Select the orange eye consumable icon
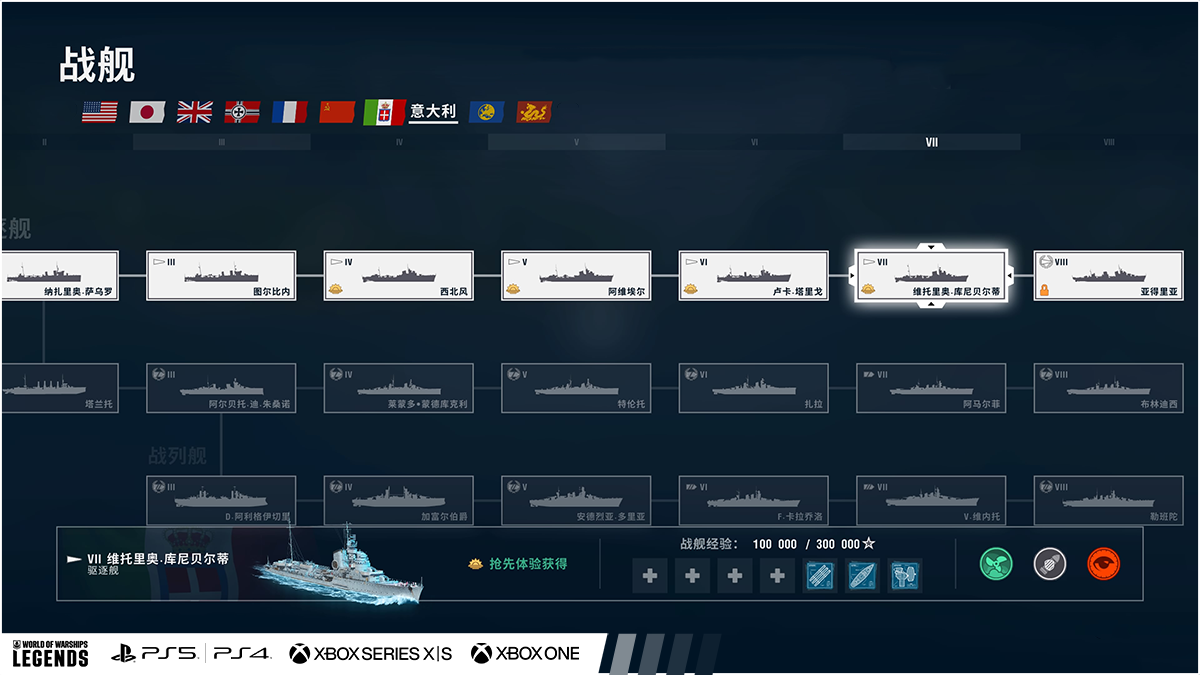Viewport: 1200px width, 675px height. pyautogui.click(x=1103, y=564)
